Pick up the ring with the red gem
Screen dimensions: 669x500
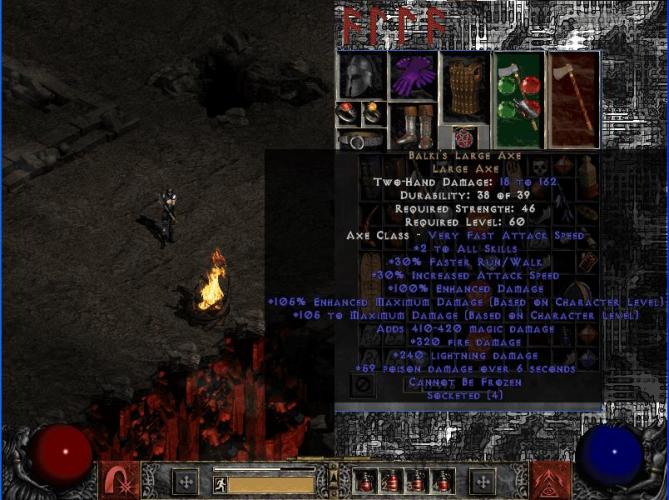coord(347,112)
